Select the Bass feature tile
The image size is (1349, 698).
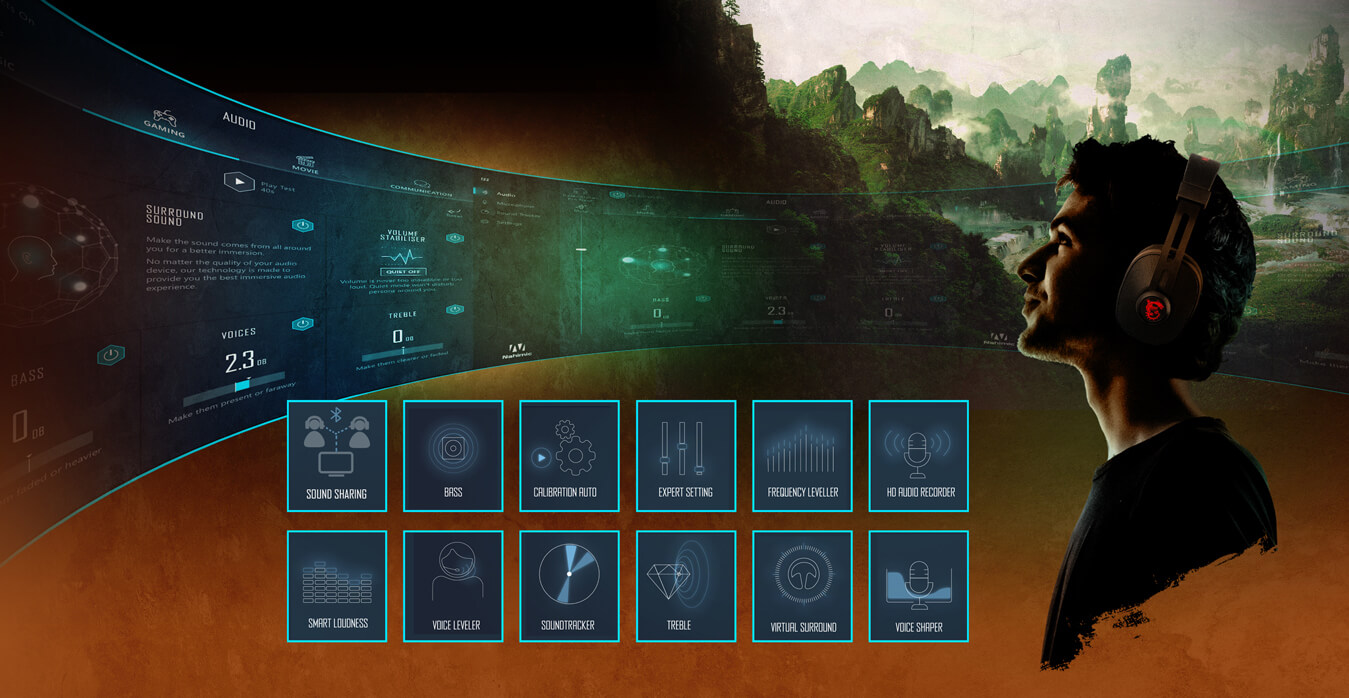pos(453,455)
